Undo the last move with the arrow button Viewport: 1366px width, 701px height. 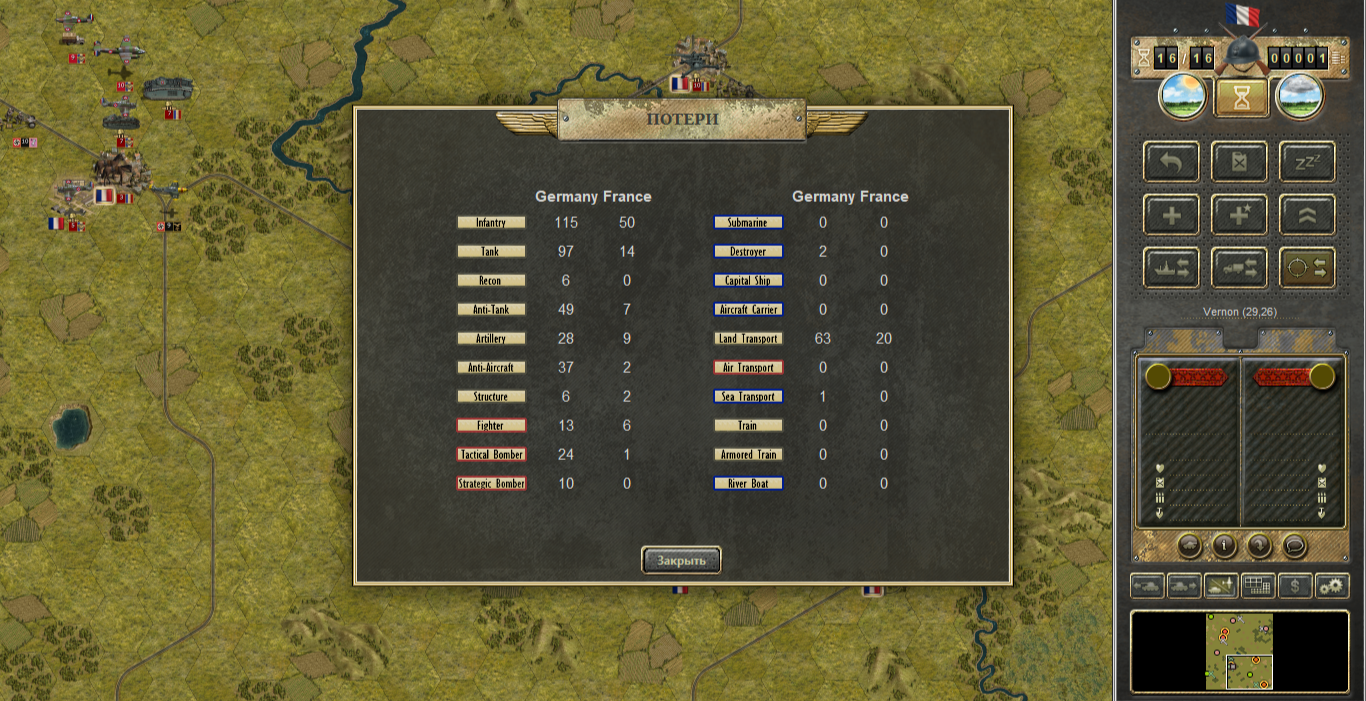click(x=1172, y=162)
